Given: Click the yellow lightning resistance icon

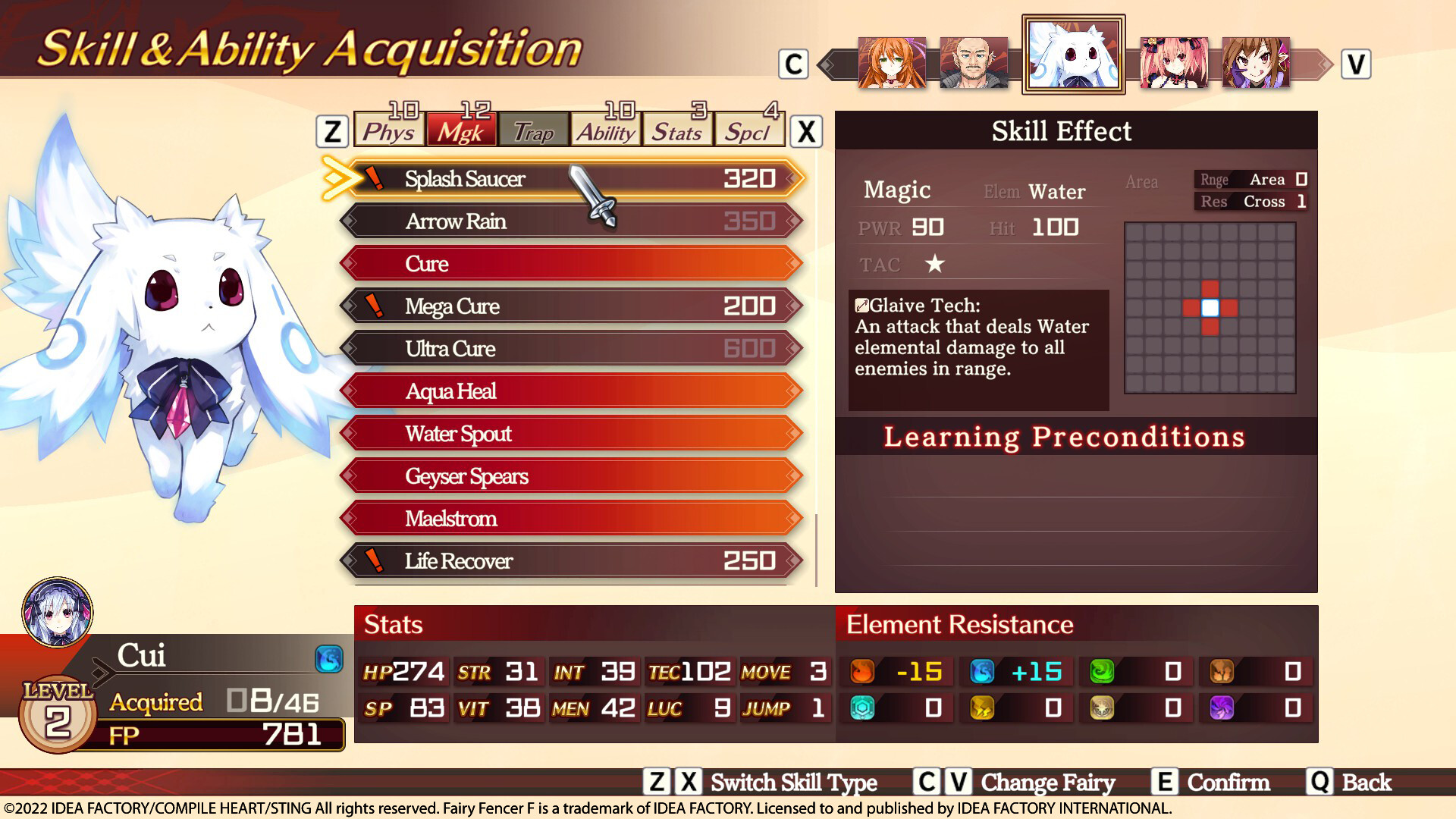Looking at the screenshot, I should (981, 709).
